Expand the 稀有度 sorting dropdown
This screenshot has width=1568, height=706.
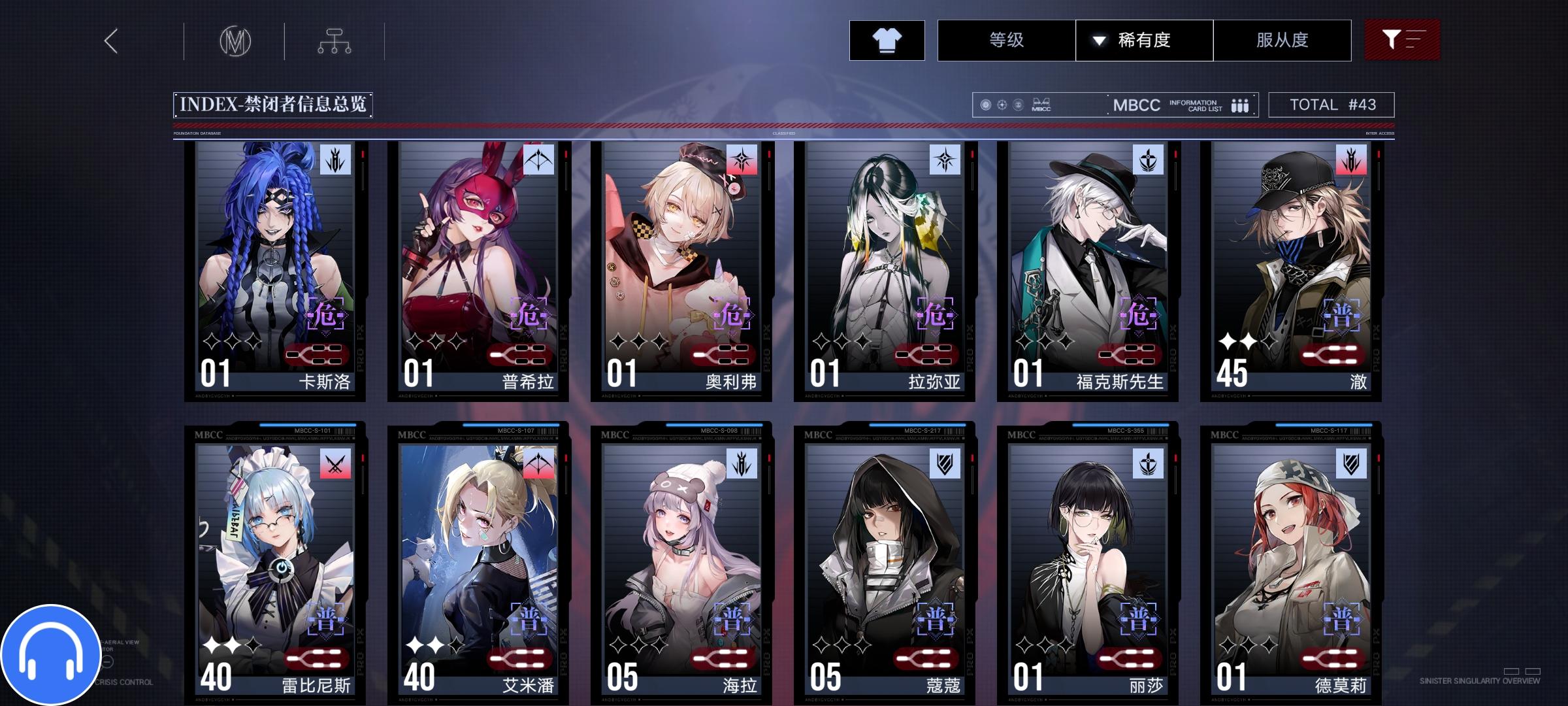pos(1146,40)
